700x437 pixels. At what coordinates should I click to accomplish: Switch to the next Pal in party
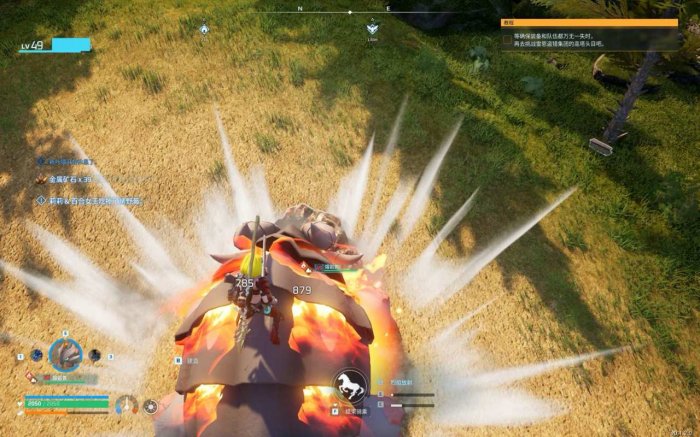coord(94,354)
